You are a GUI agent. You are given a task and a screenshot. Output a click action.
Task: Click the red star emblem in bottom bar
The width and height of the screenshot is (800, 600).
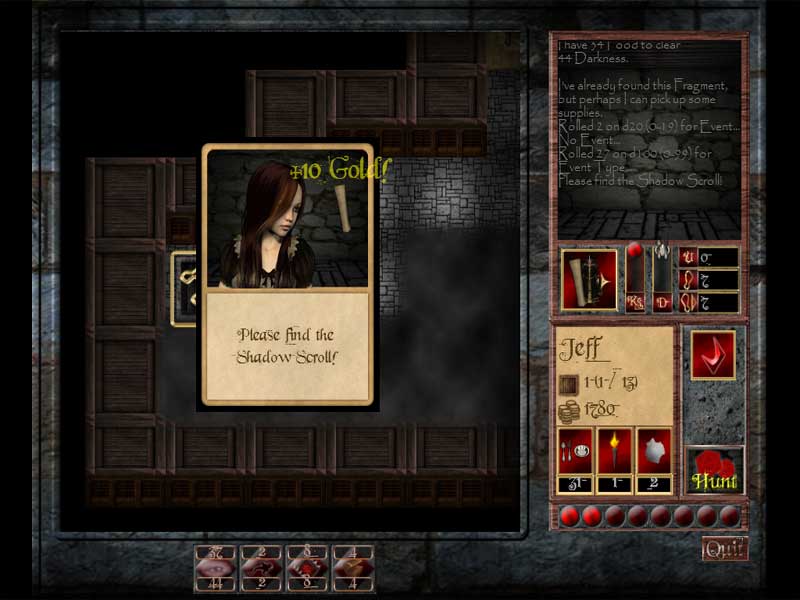(x=307, y=567)
